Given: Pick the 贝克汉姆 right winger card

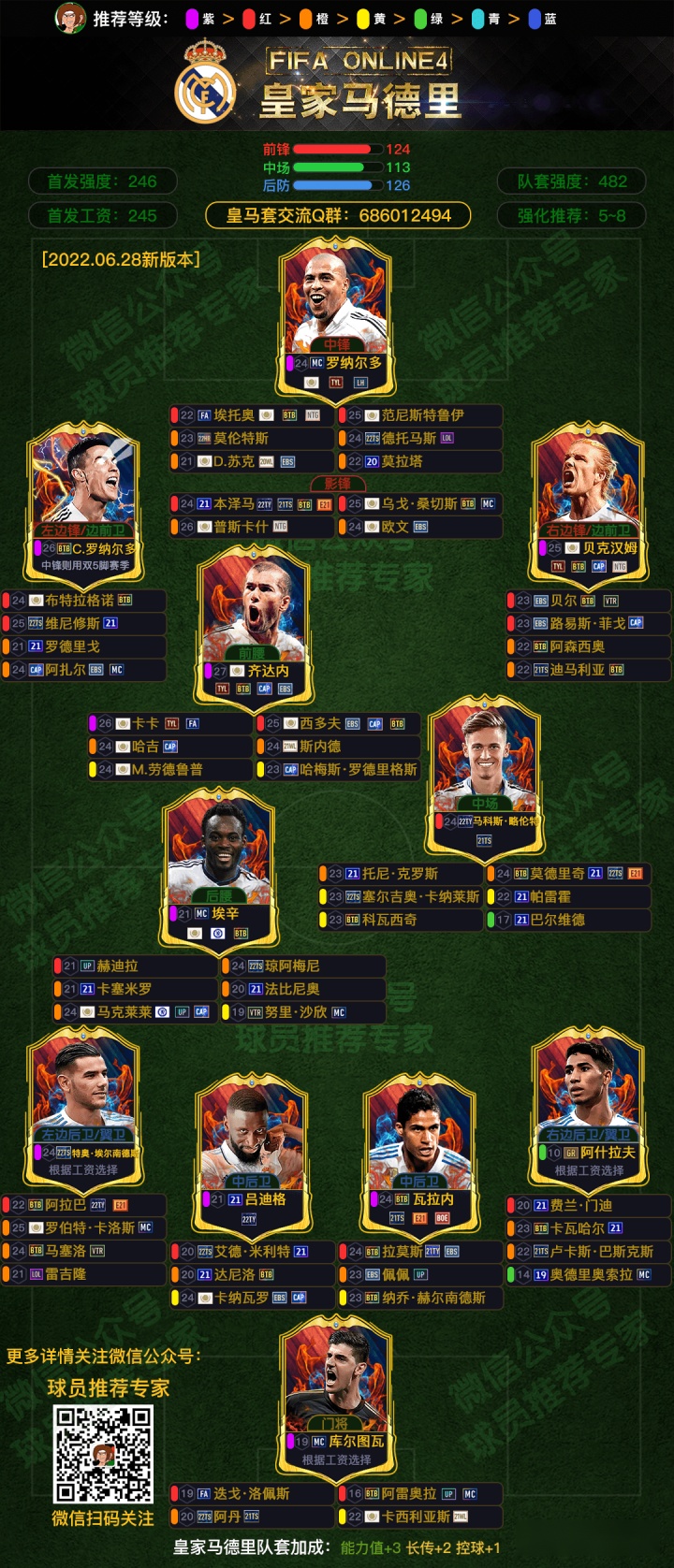Looking at the screenshot, I should pos(589,496).
